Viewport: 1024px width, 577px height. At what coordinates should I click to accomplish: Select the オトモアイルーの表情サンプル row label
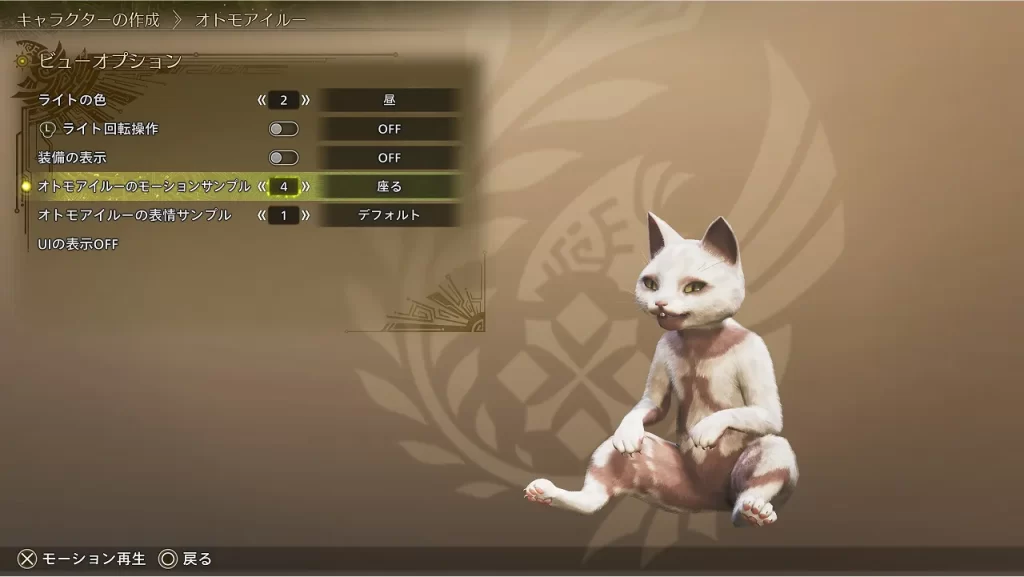pos(134,215)
